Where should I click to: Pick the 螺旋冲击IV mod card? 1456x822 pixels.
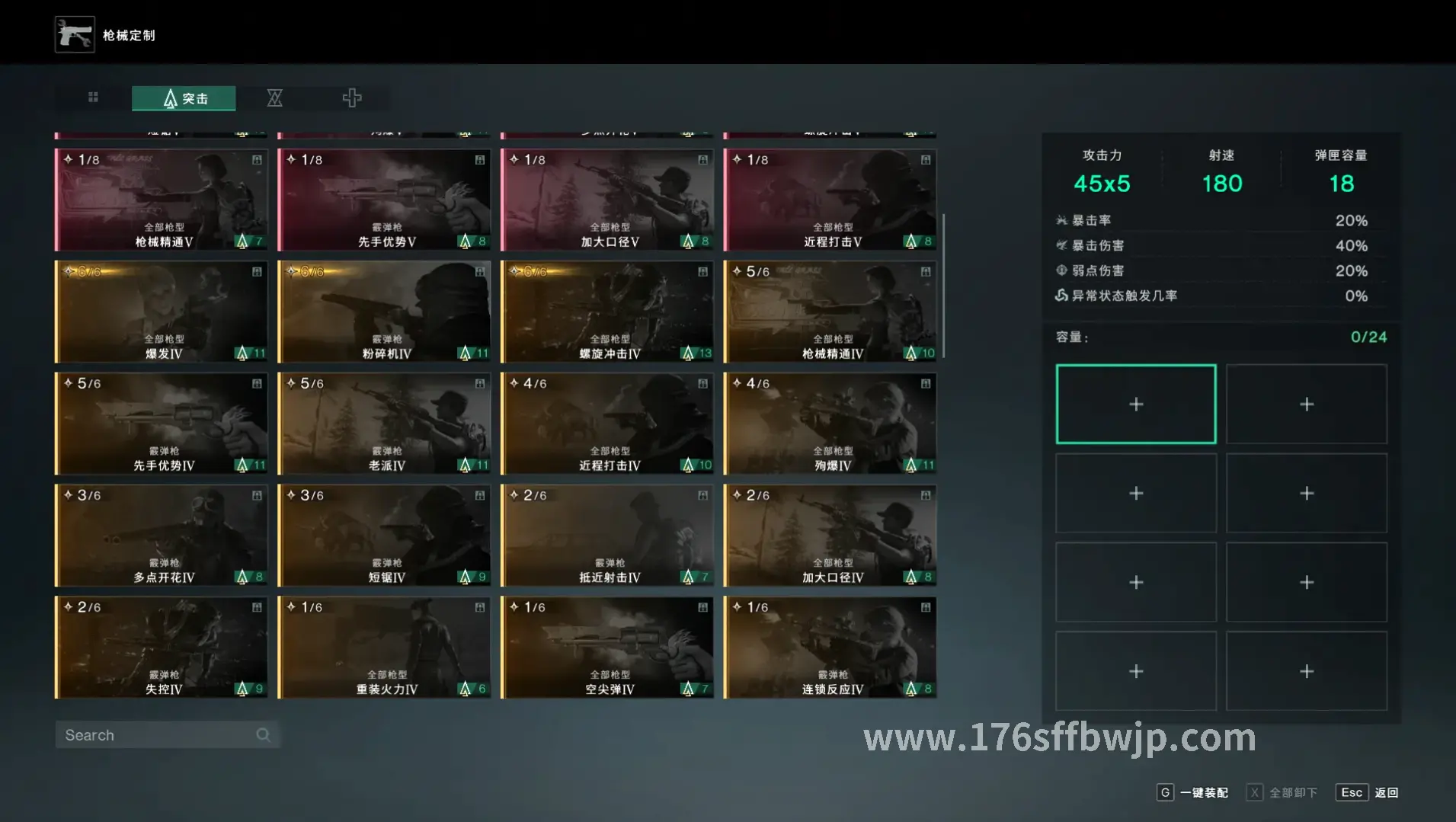pos(607,312)
